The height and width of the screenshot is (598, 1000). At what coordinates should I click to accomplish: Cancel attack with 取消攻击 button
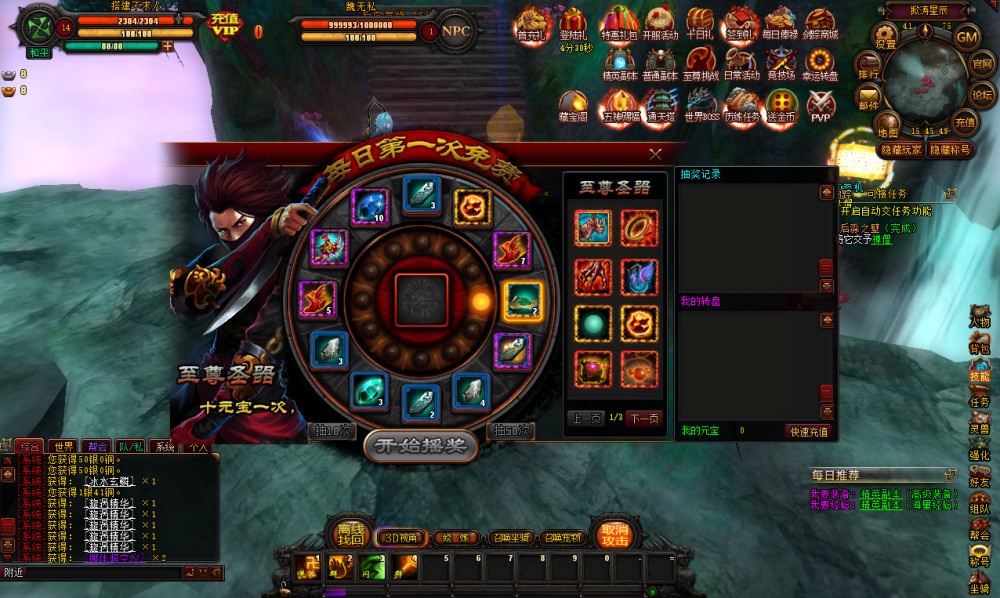click(x=614, y=533)
